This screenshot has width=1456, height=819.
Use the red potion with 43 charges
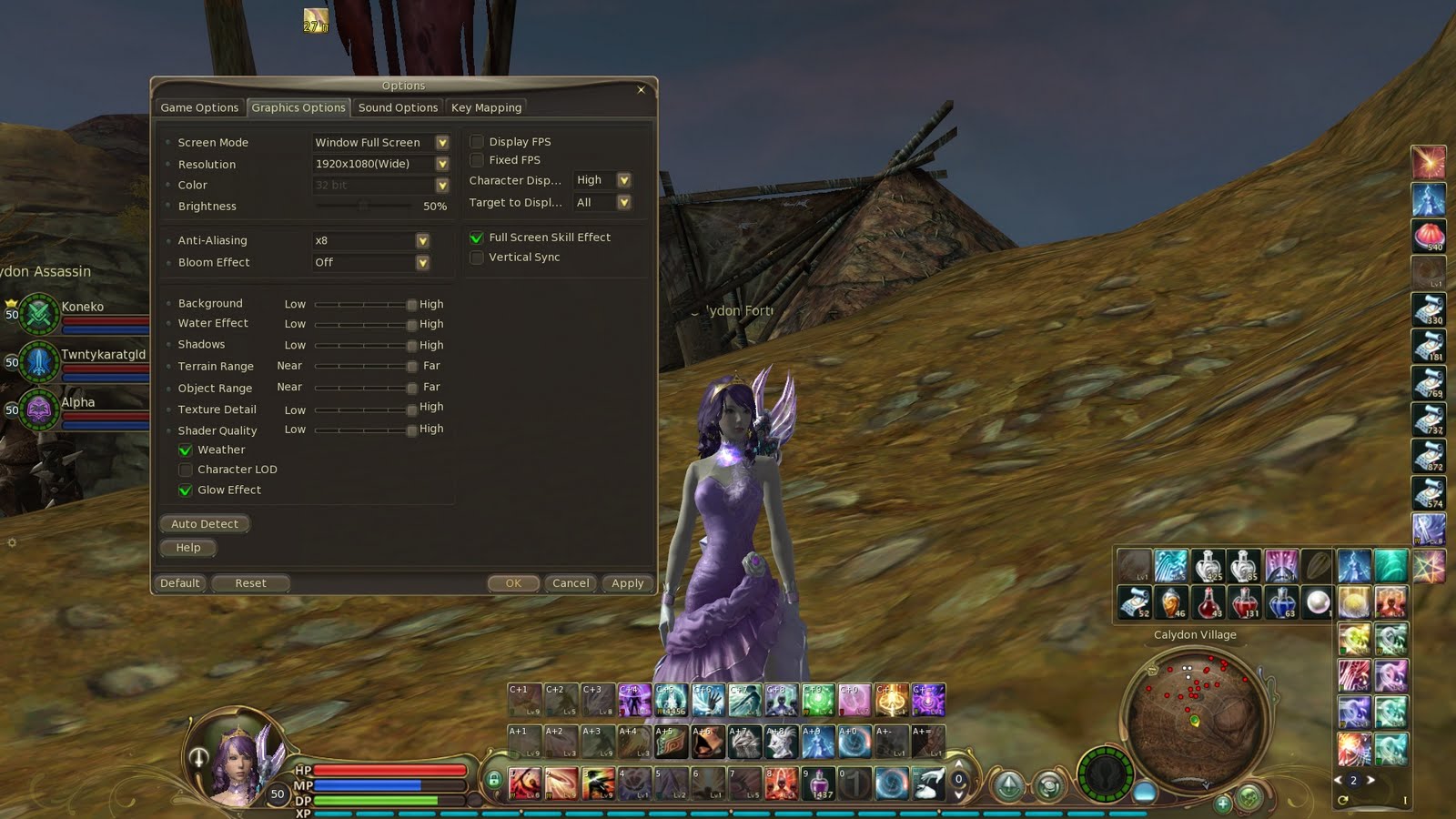[x=1208, y=604]
